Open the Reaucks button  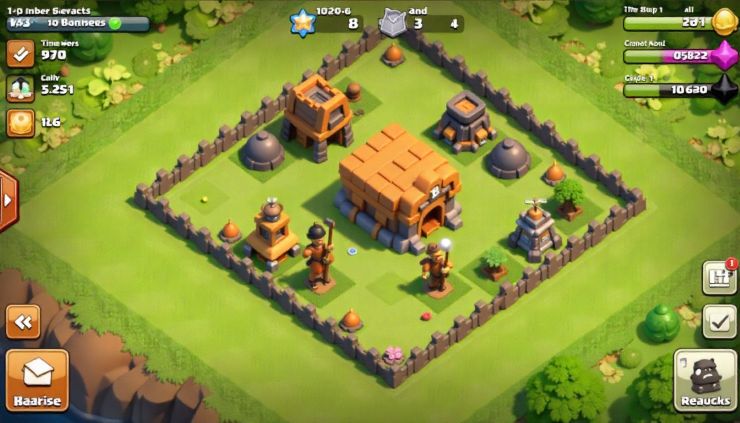click(x=706, y=380)
